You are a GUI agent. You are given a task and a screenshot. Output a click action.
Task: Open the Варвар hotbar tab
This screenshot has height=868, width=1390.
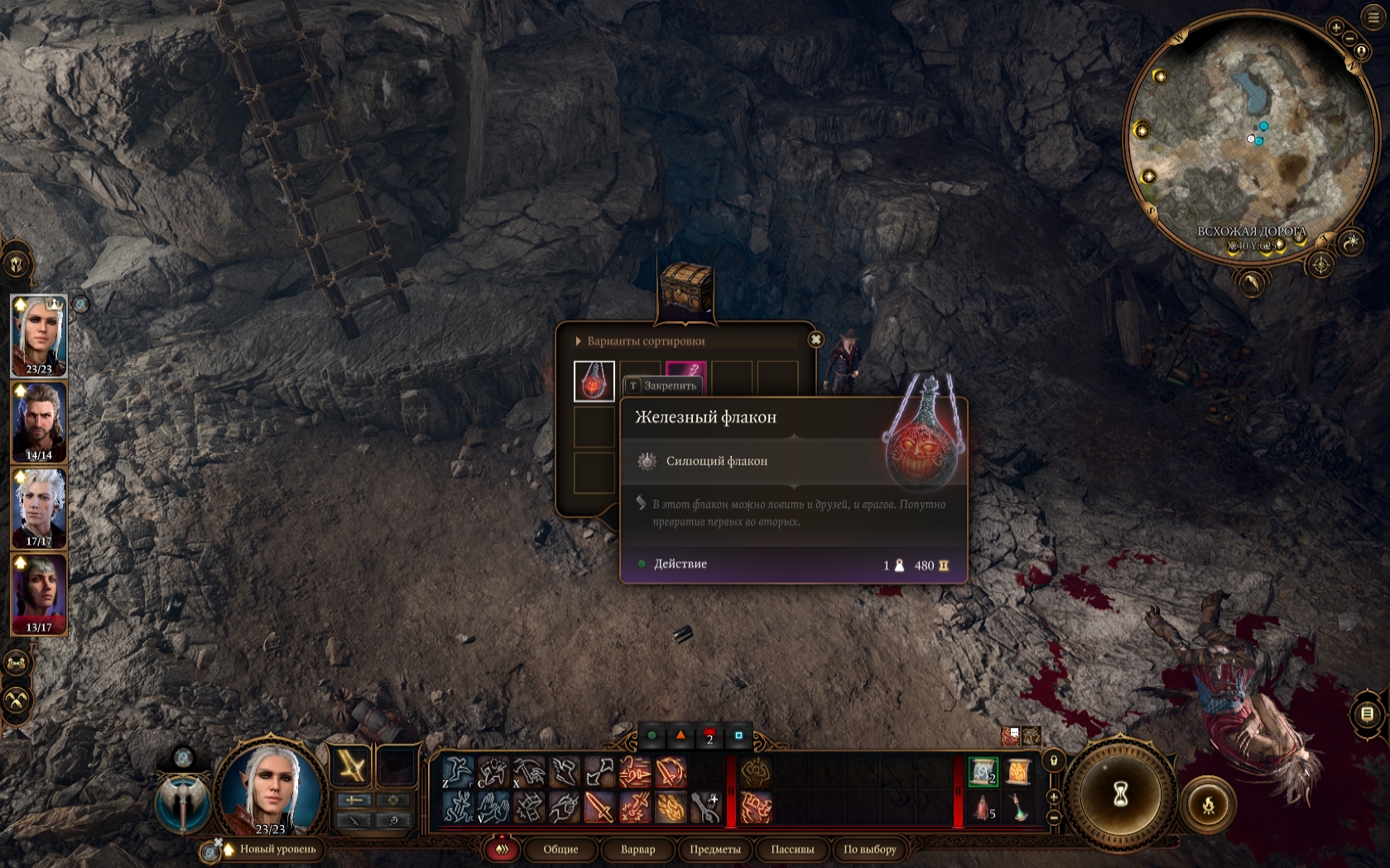tap(637, 849)
